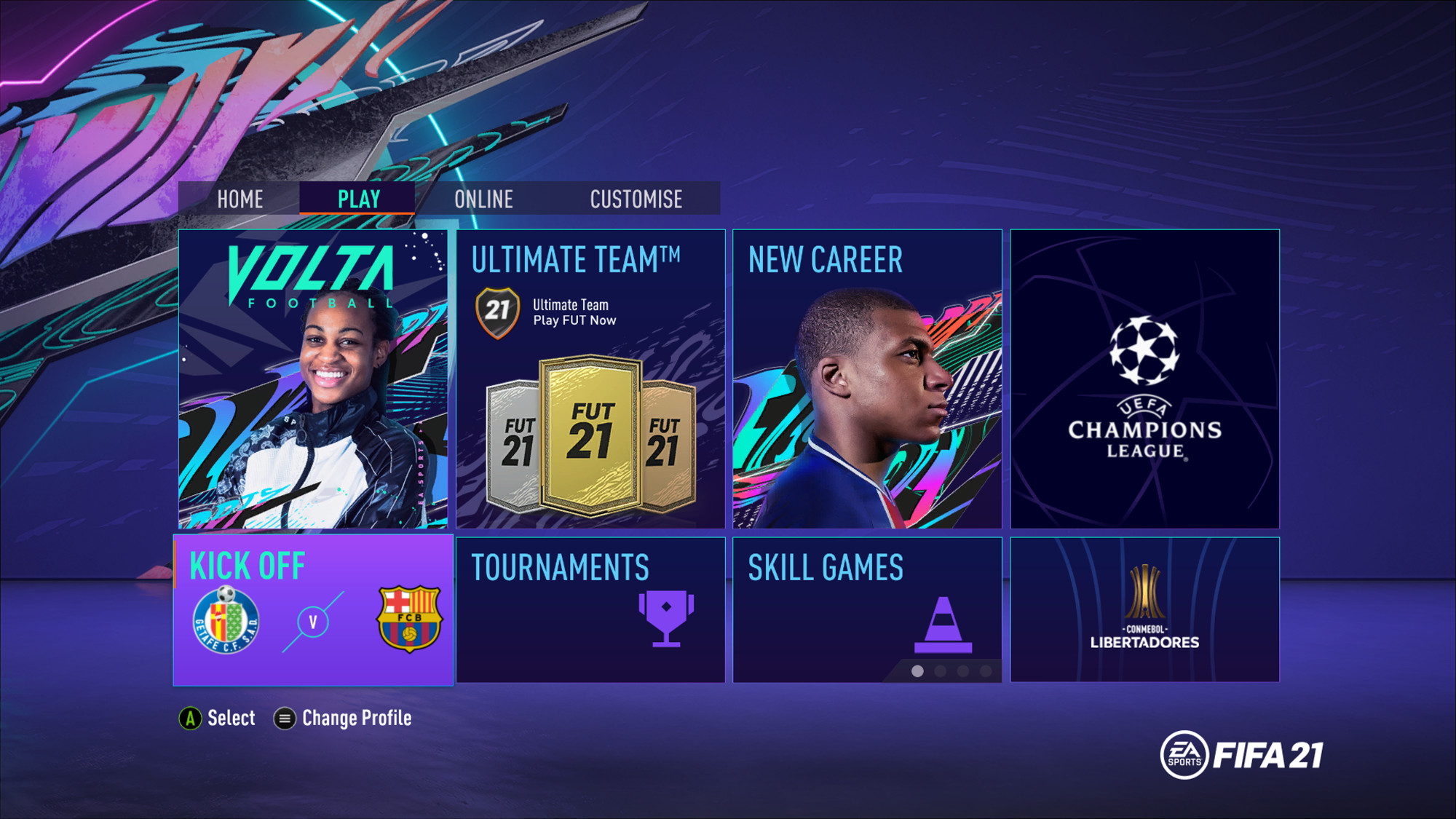Select the Kick Off match tile
The height and width of the screenshot is (819, 1456).
point(313,610)
